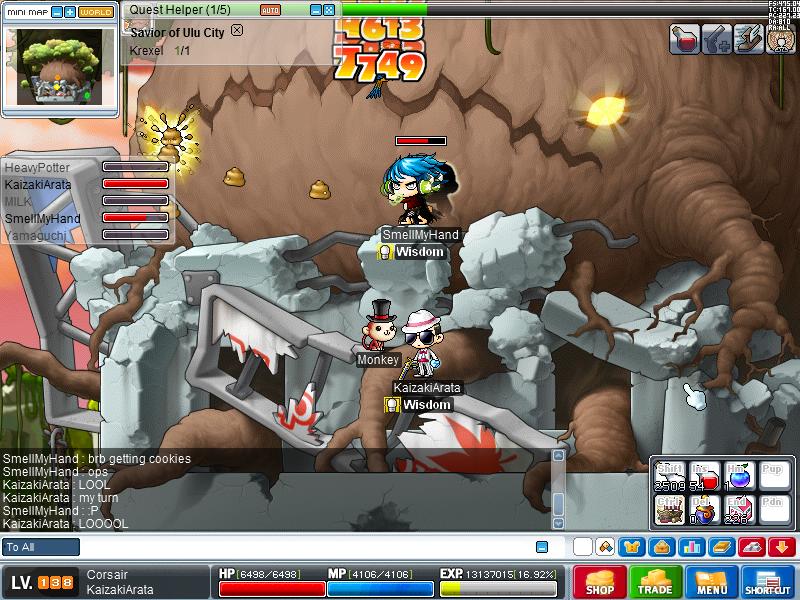Screen dimensions: 800x600
Task: Open the To All chat target selector
Action: coord(41,547)
